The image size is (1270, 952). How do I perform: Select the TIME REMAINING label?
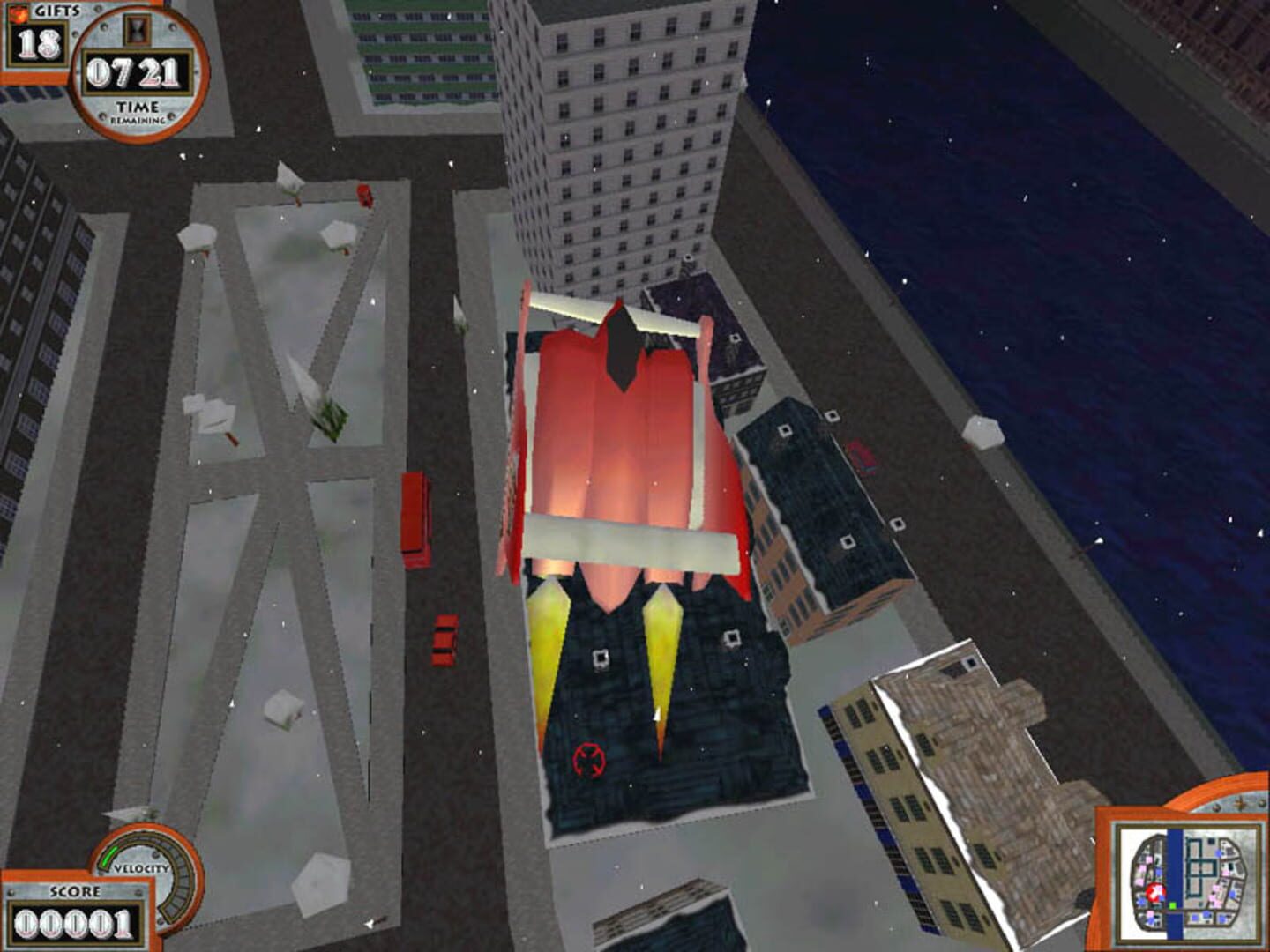pyautogui.click(x=137, y=110)
